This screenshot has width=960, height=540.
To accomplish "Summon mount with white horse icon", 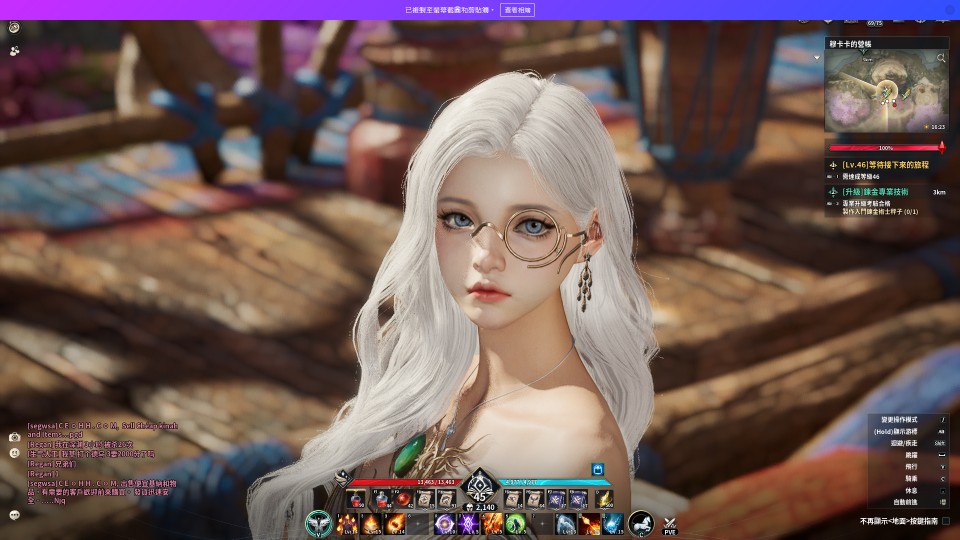I will [641, 522].
